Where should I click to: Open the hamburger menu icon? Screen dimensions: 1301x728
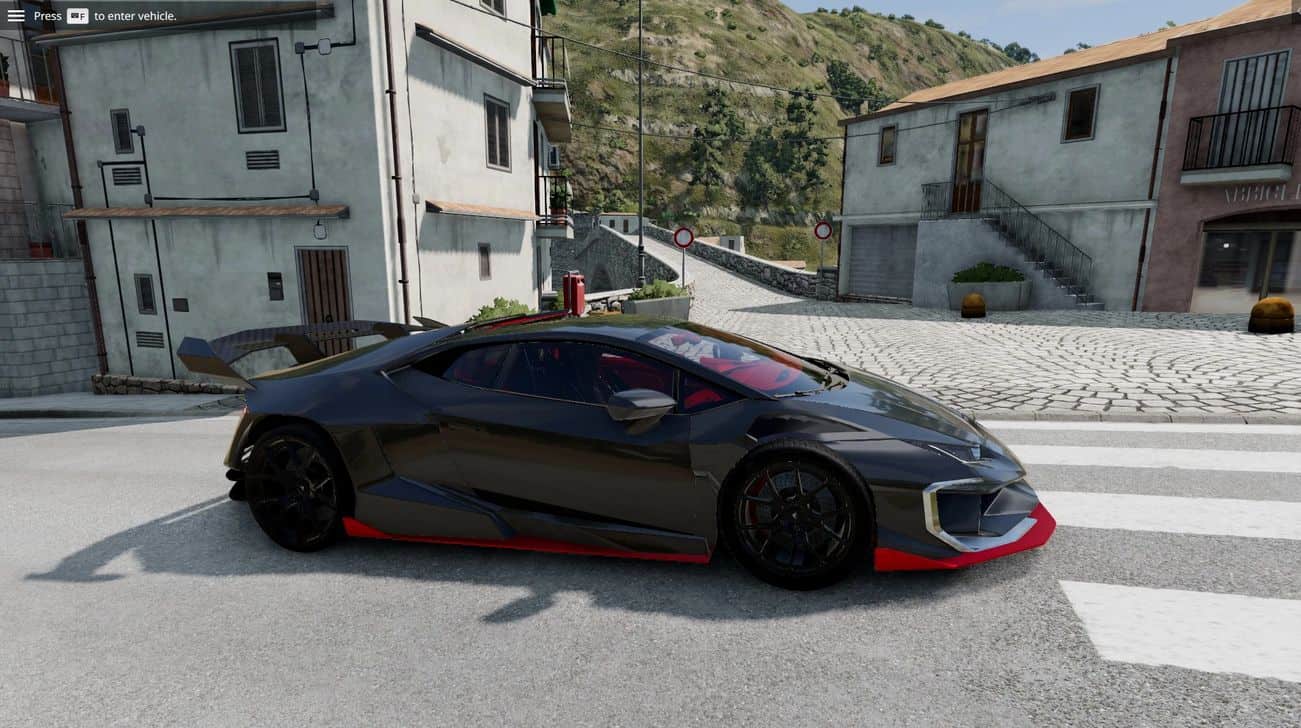pos(16,16)
